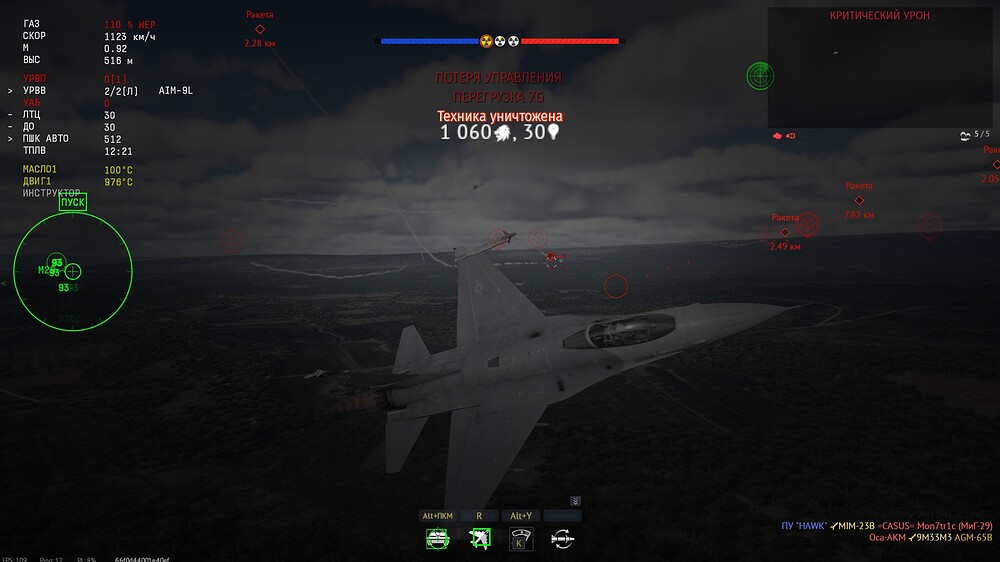Open the K-key gauge action icon

pos(521,539)
